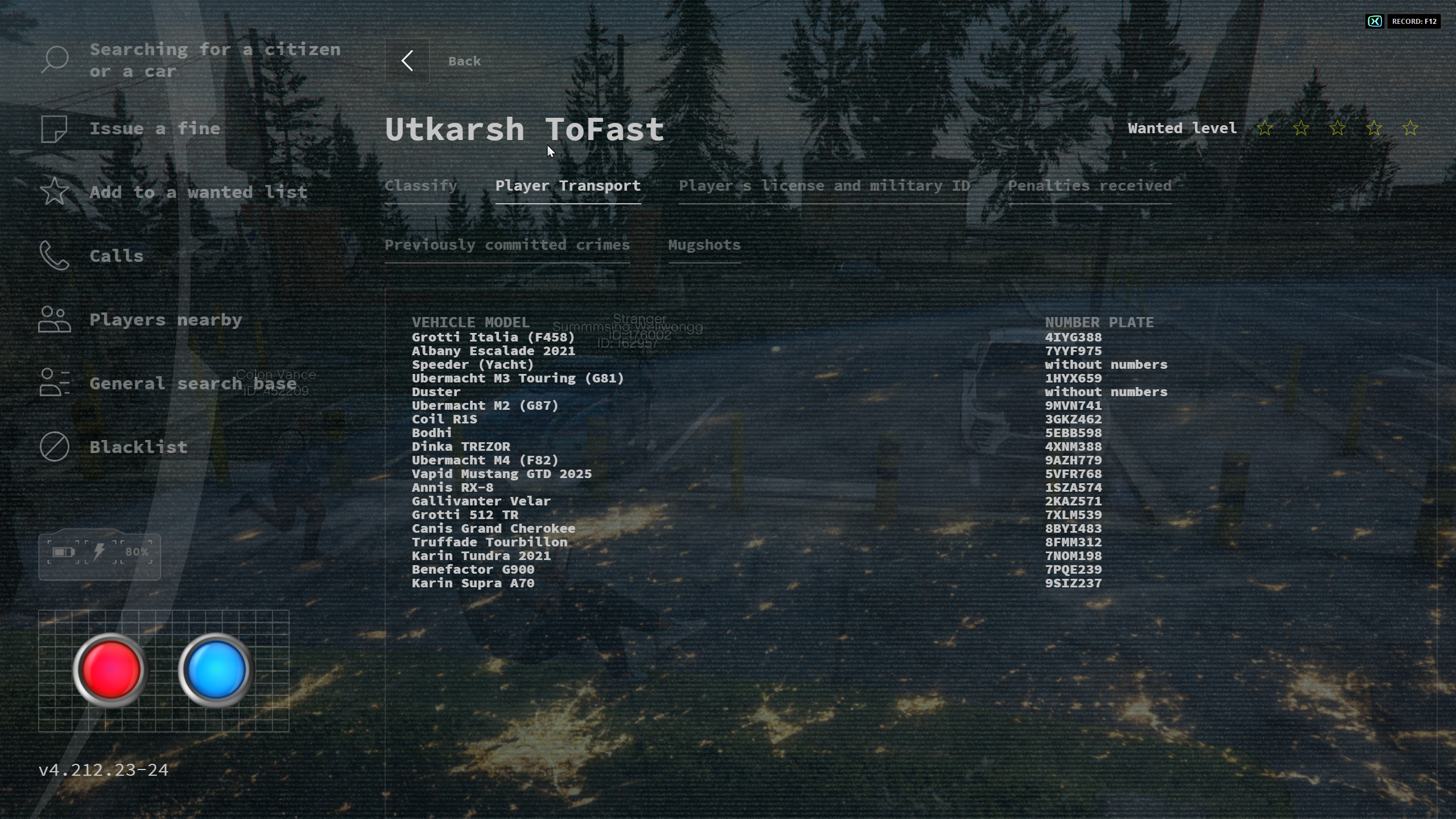View the Penalties received tab
This screenshot has width=1456, height=819.
[1089, 186]
